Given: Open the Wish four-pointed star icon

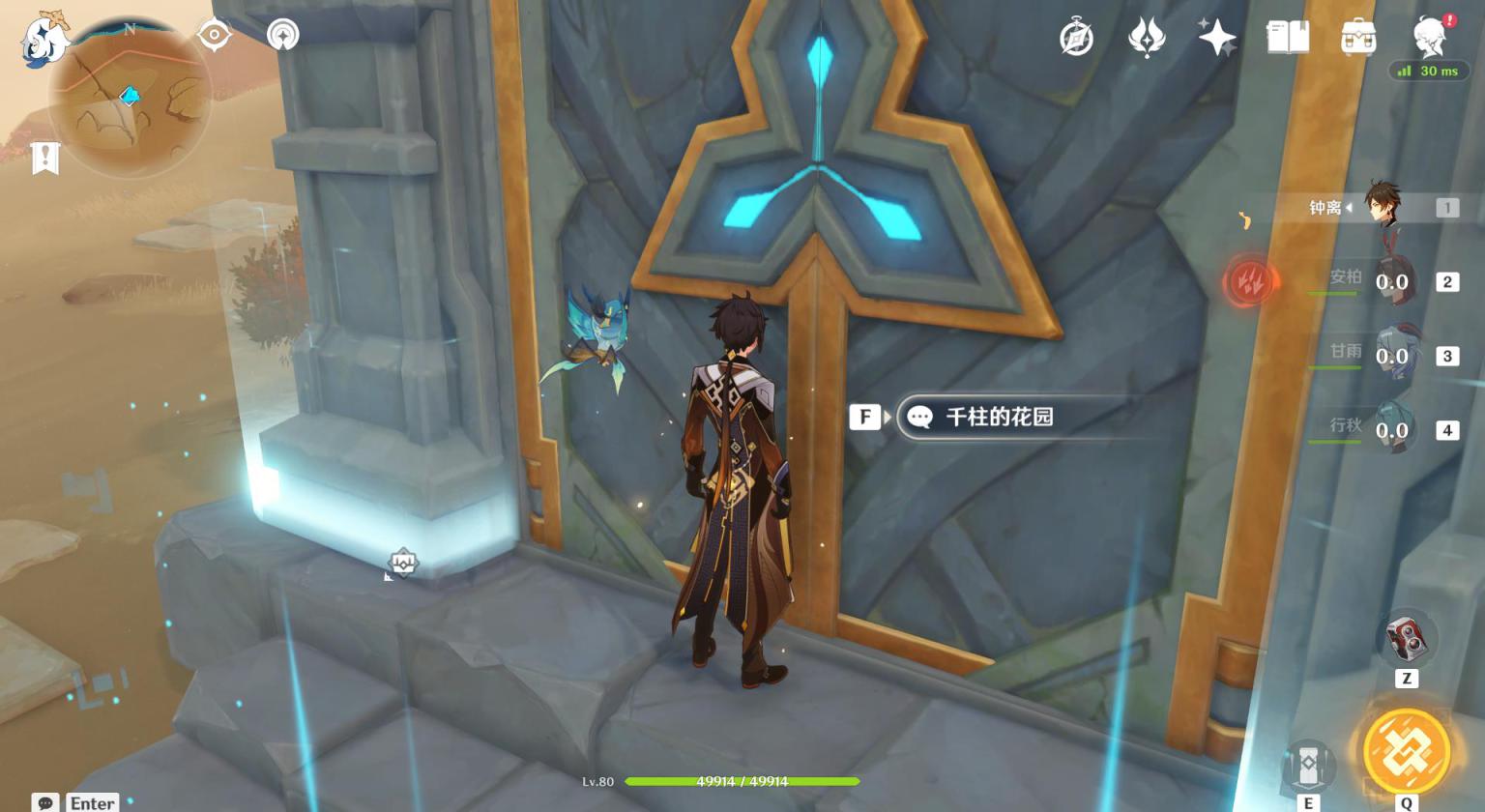Looking at the screenshot, I should click(1216, 39).
